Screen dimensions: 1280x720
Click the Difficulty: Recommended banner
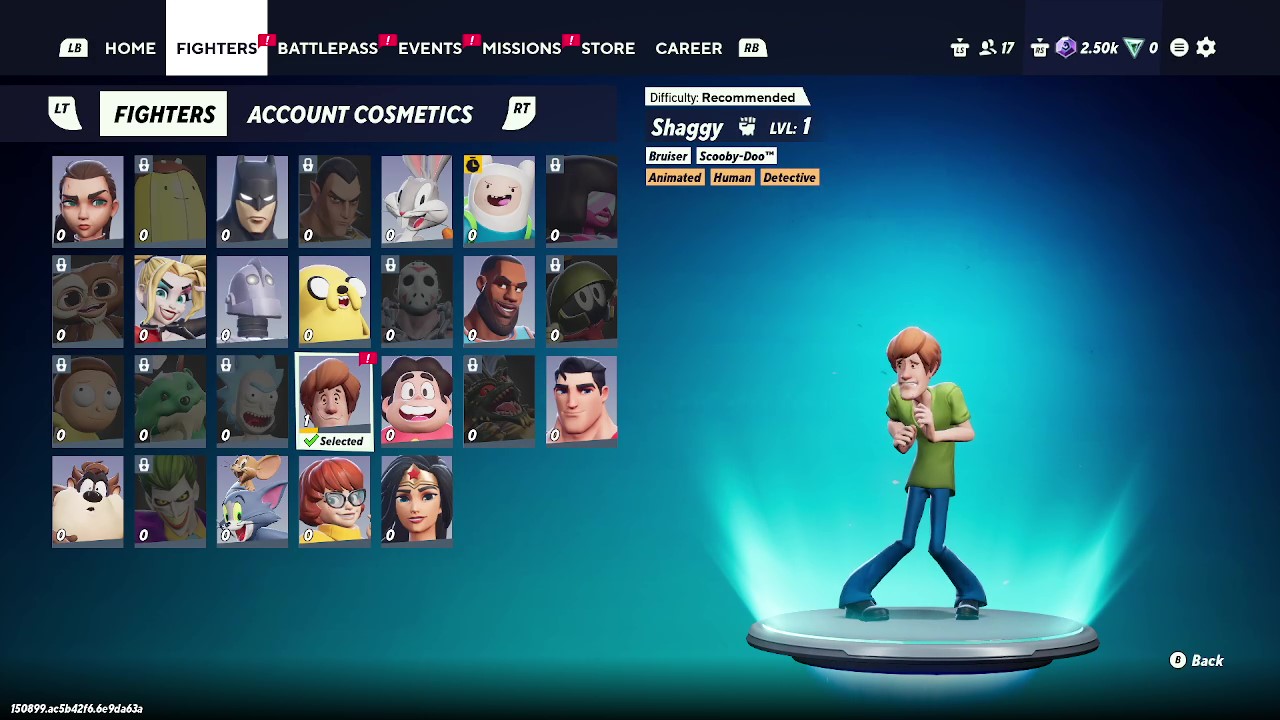click(x=727, y=96)
